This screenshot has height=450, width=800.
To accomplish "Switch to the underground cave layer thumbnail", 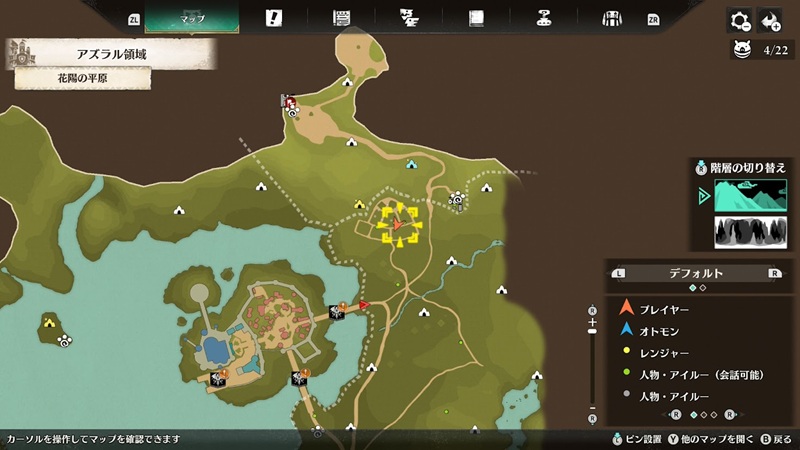I will 750,232.
